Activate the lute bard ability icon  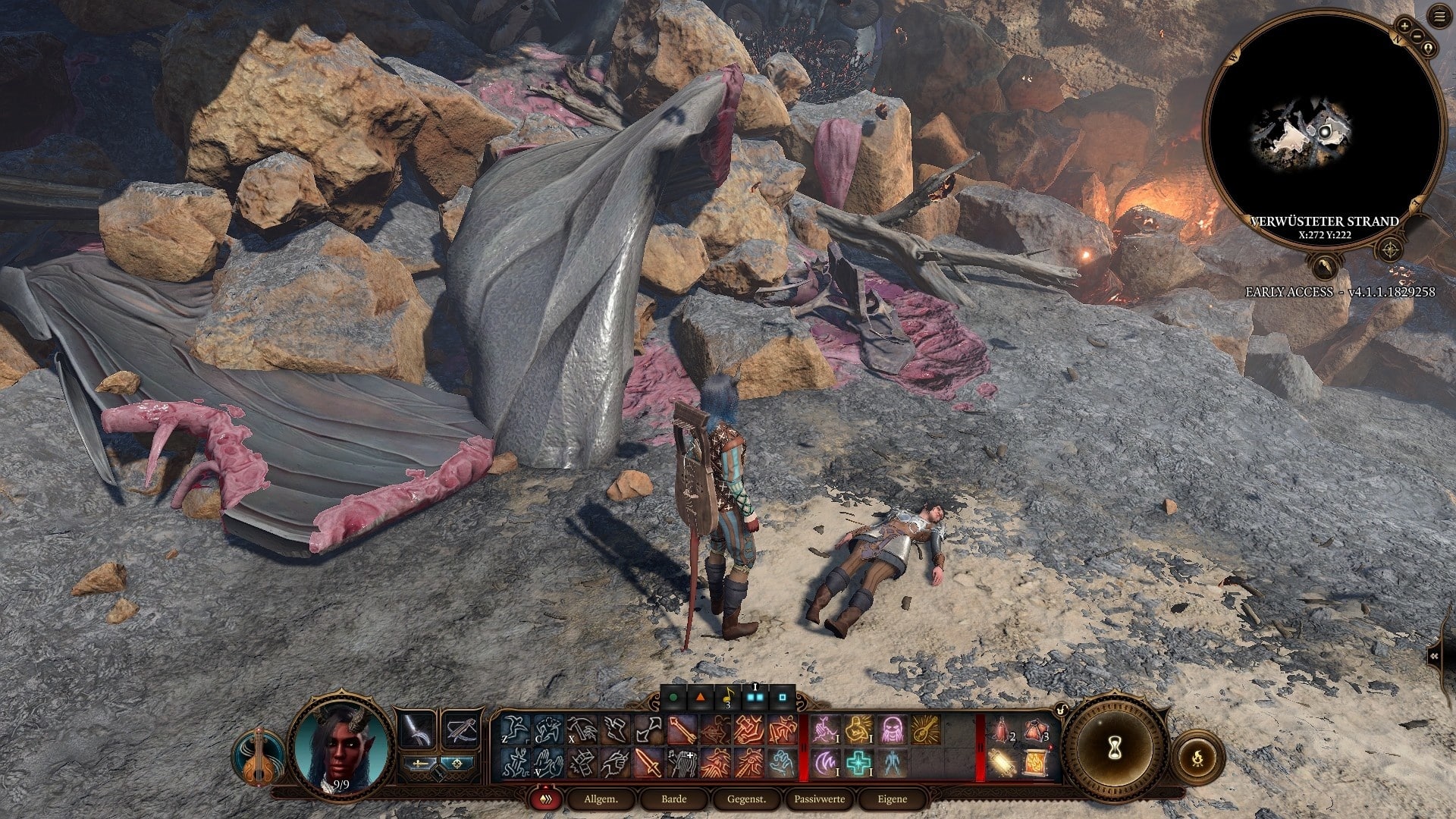pos(258,756)
